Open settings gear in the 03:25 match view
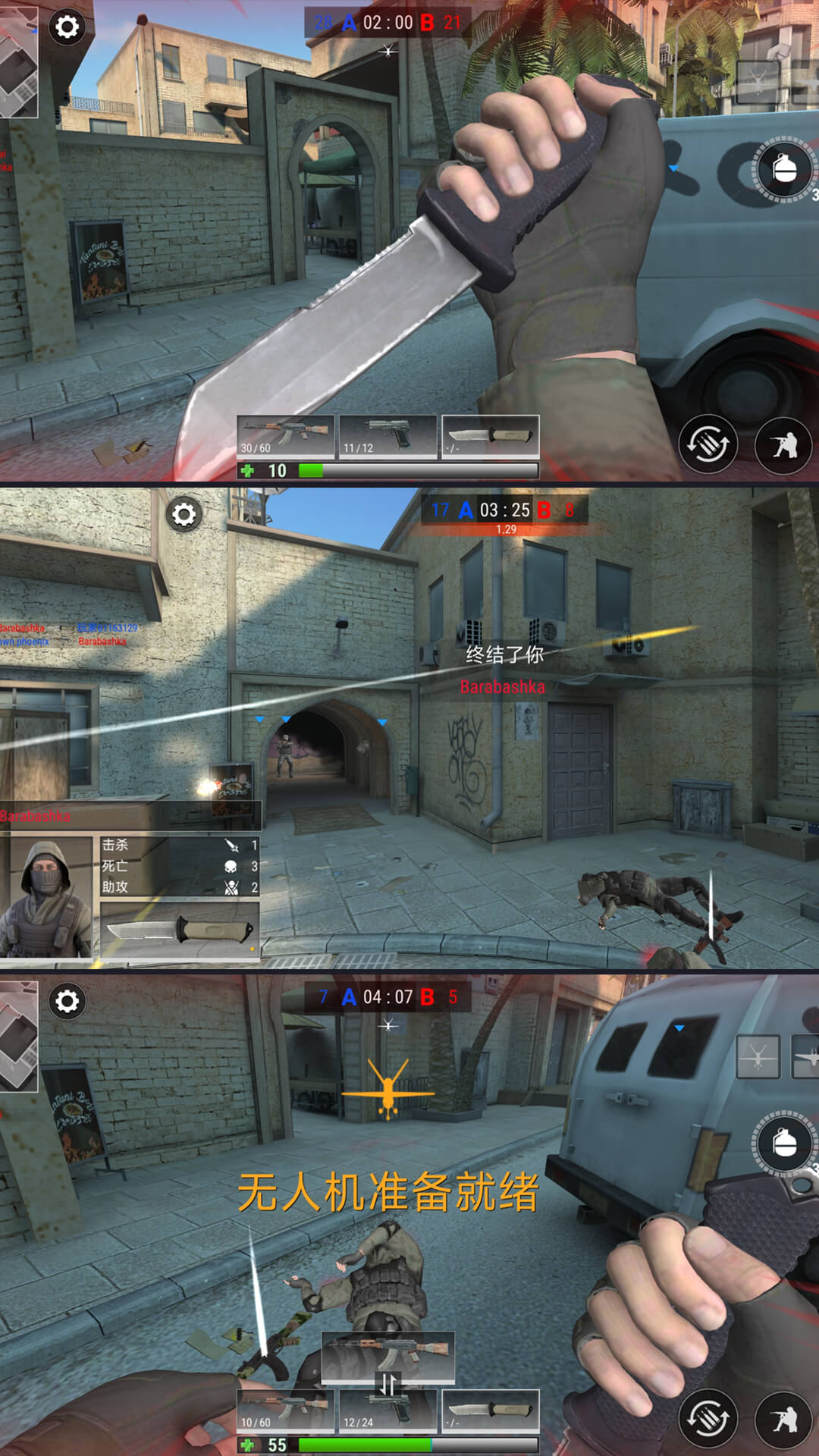Viewport: 819px width, 1456px height. tap(184, 515)
